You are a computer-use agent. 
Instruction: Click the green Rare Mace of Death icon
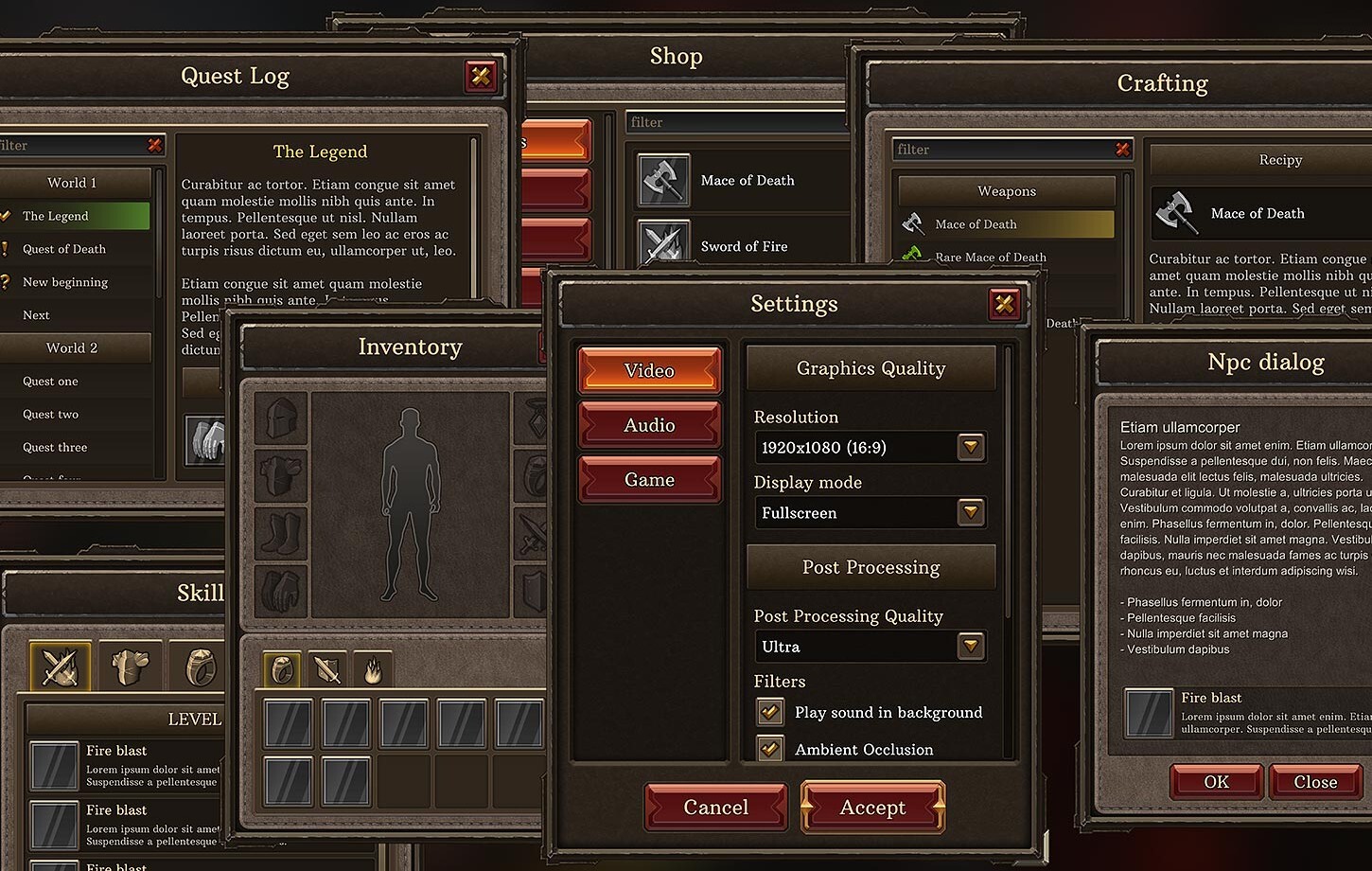[912, 256]
